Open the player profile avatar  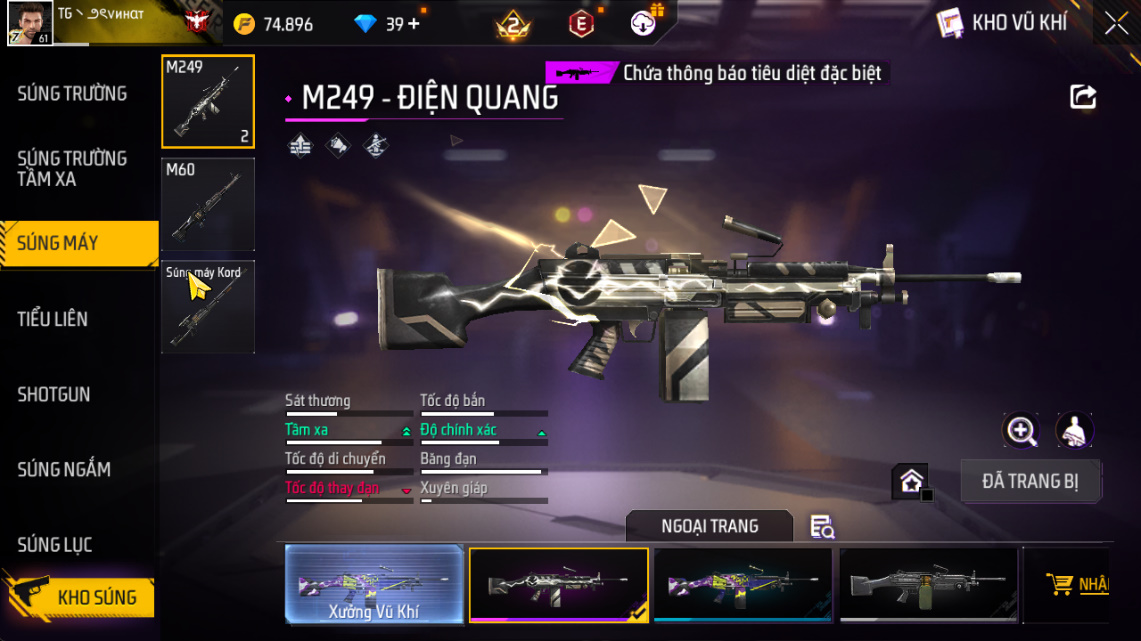[x=29, y=23]
